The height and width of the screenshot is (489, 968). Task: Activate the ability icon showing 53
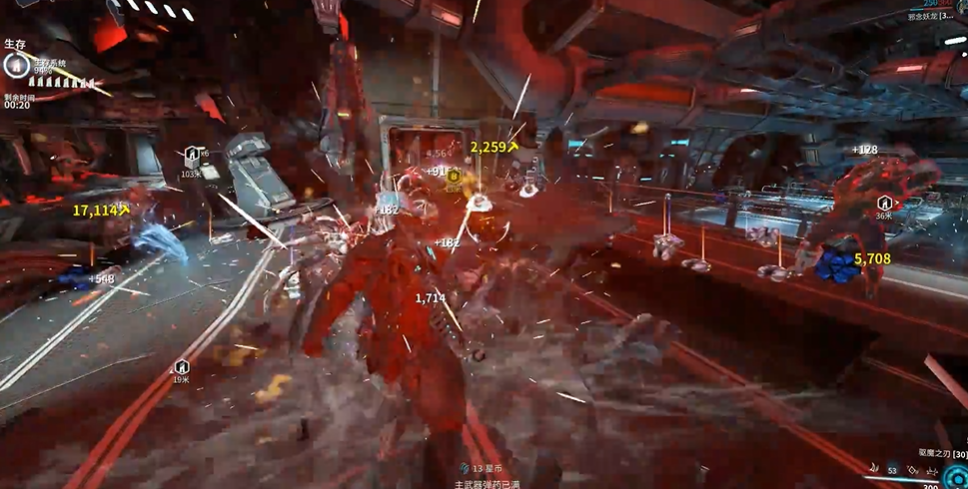891,470
